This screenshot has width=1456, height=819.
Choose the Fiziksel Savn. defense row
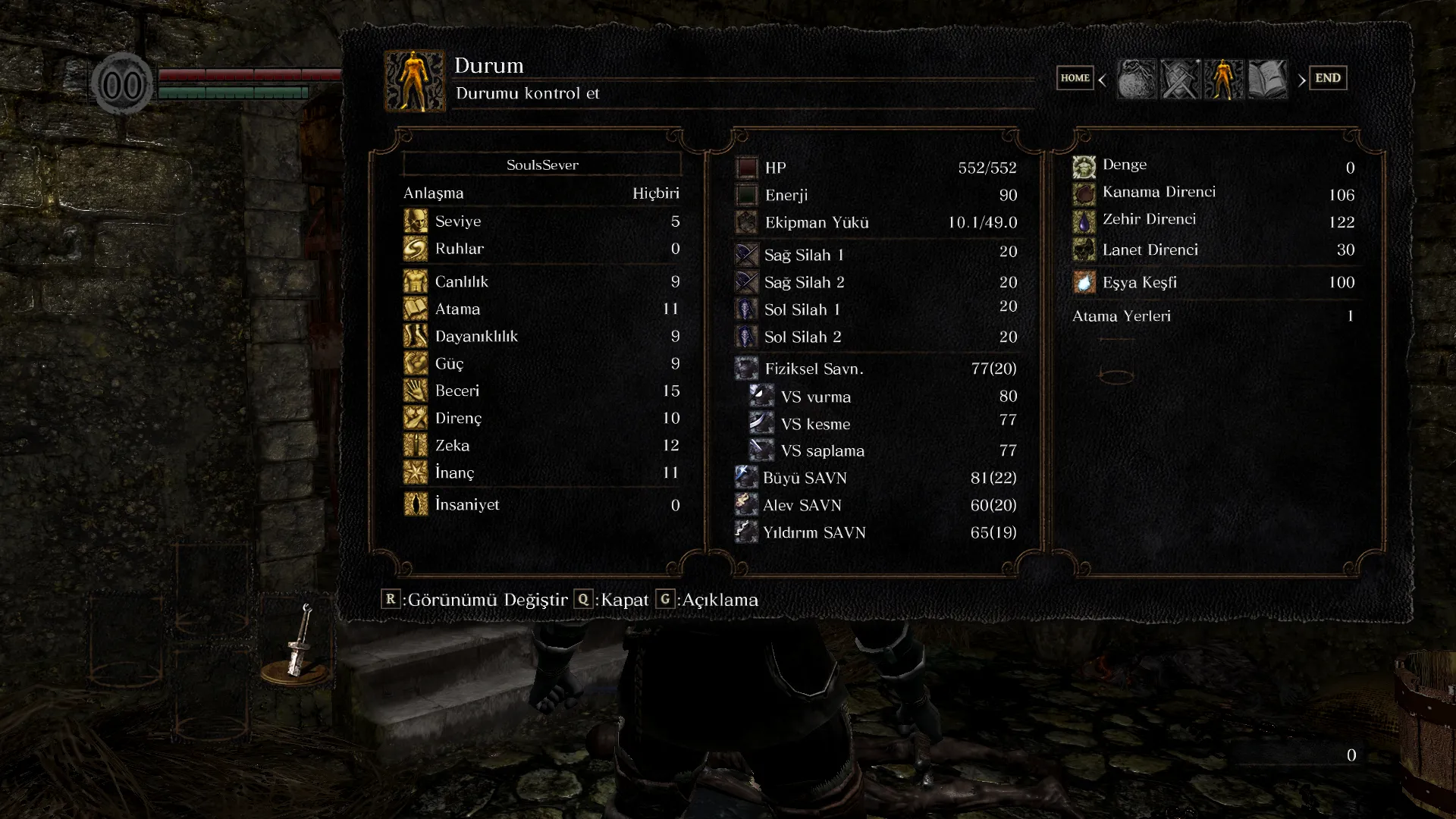(x=876, y=369)
